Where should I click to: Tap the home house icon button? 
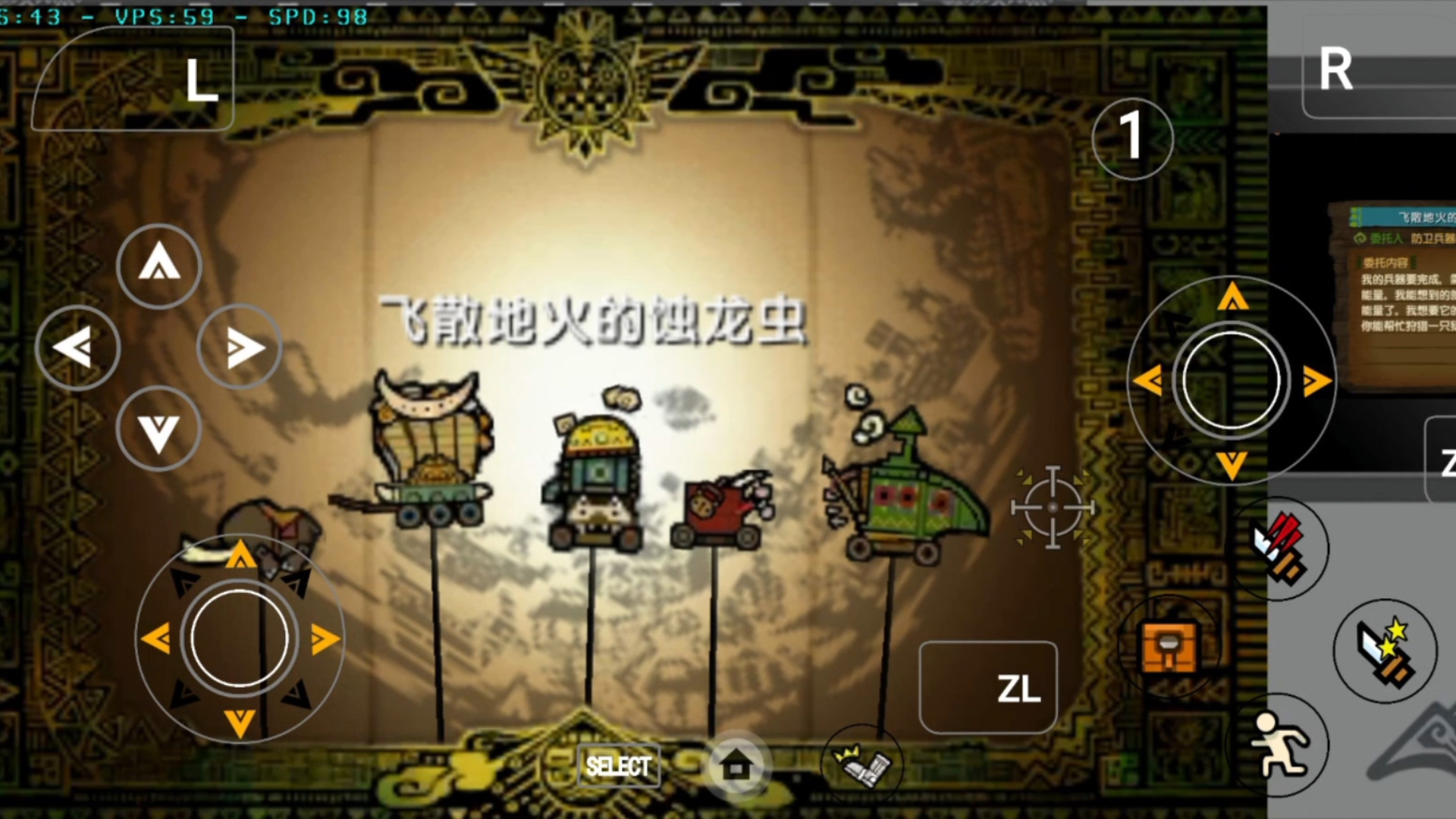click(x=736, y=766)
